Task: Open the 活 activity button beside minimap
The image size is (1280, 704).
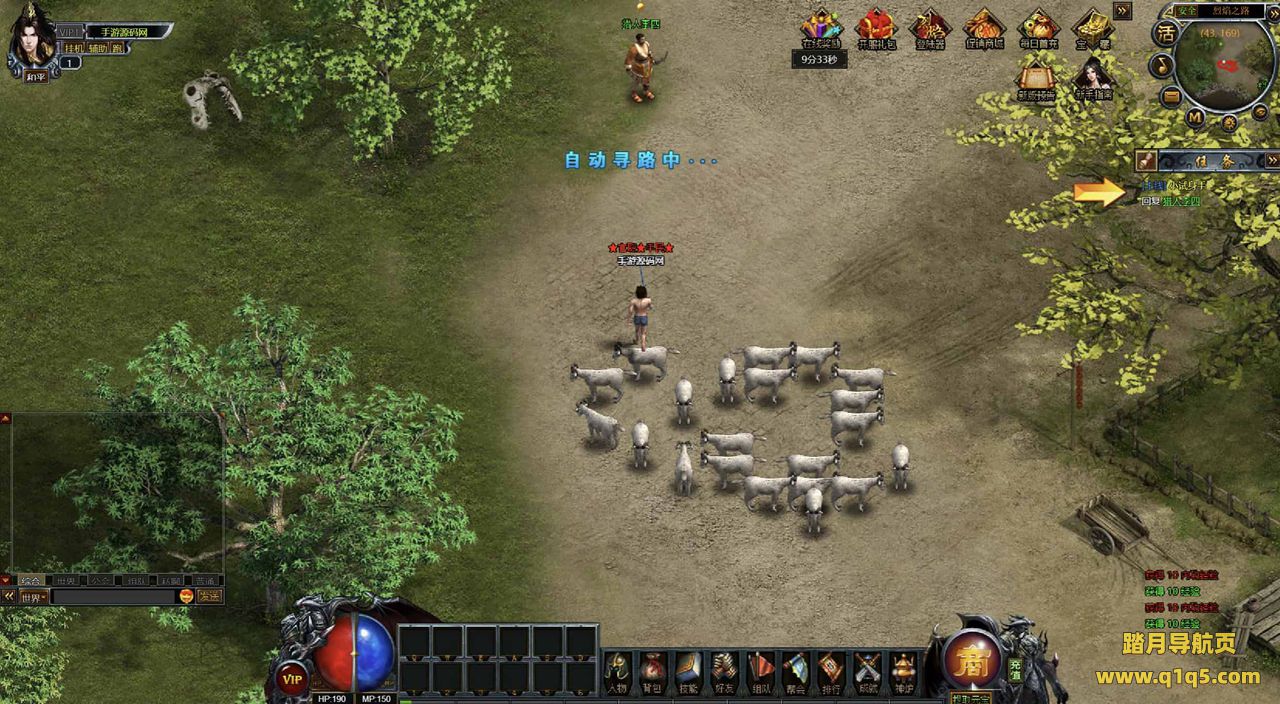Action: pyautogui.click(x=1165, y=32)
